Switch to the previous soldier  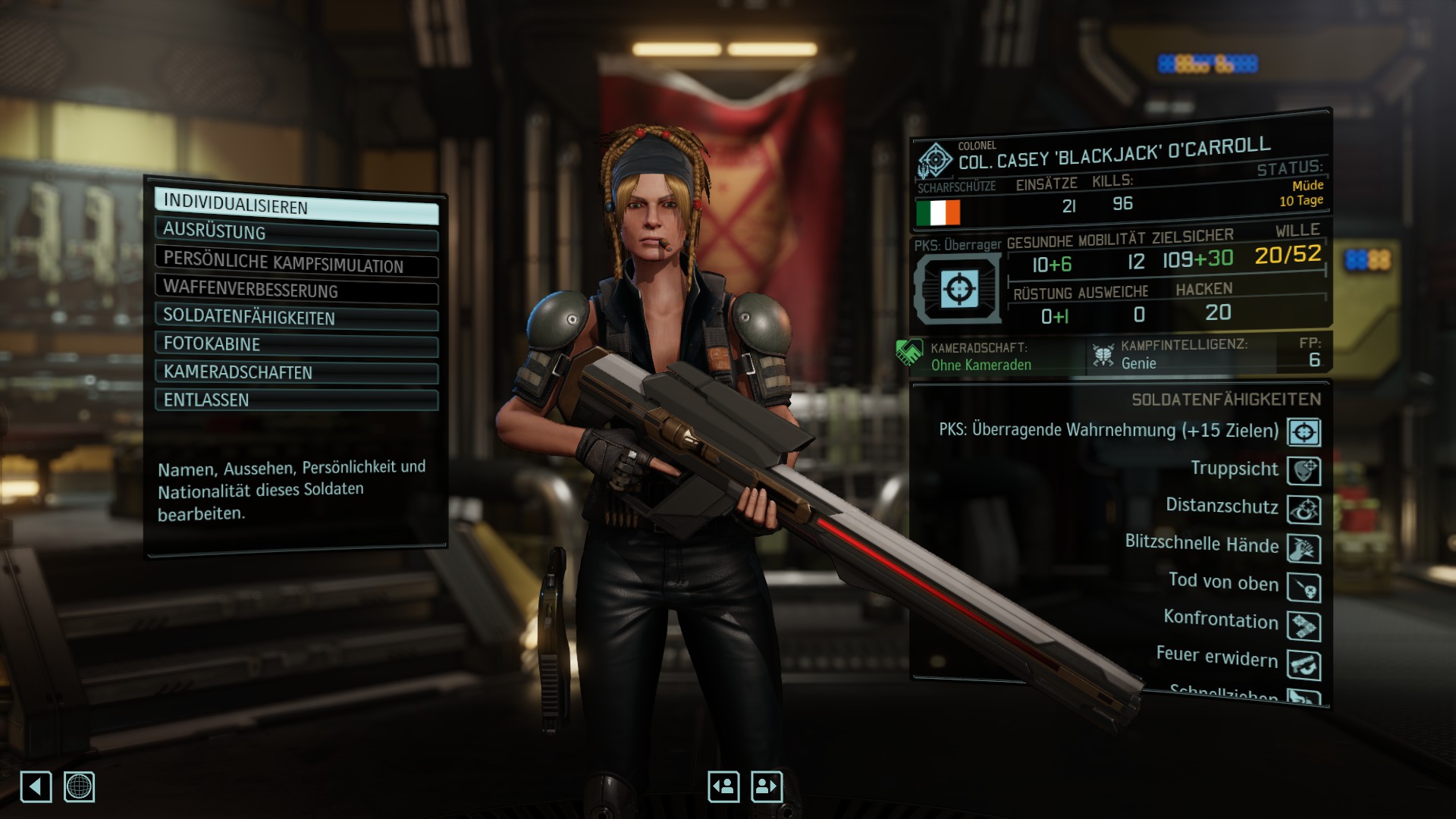coord(723,786)
